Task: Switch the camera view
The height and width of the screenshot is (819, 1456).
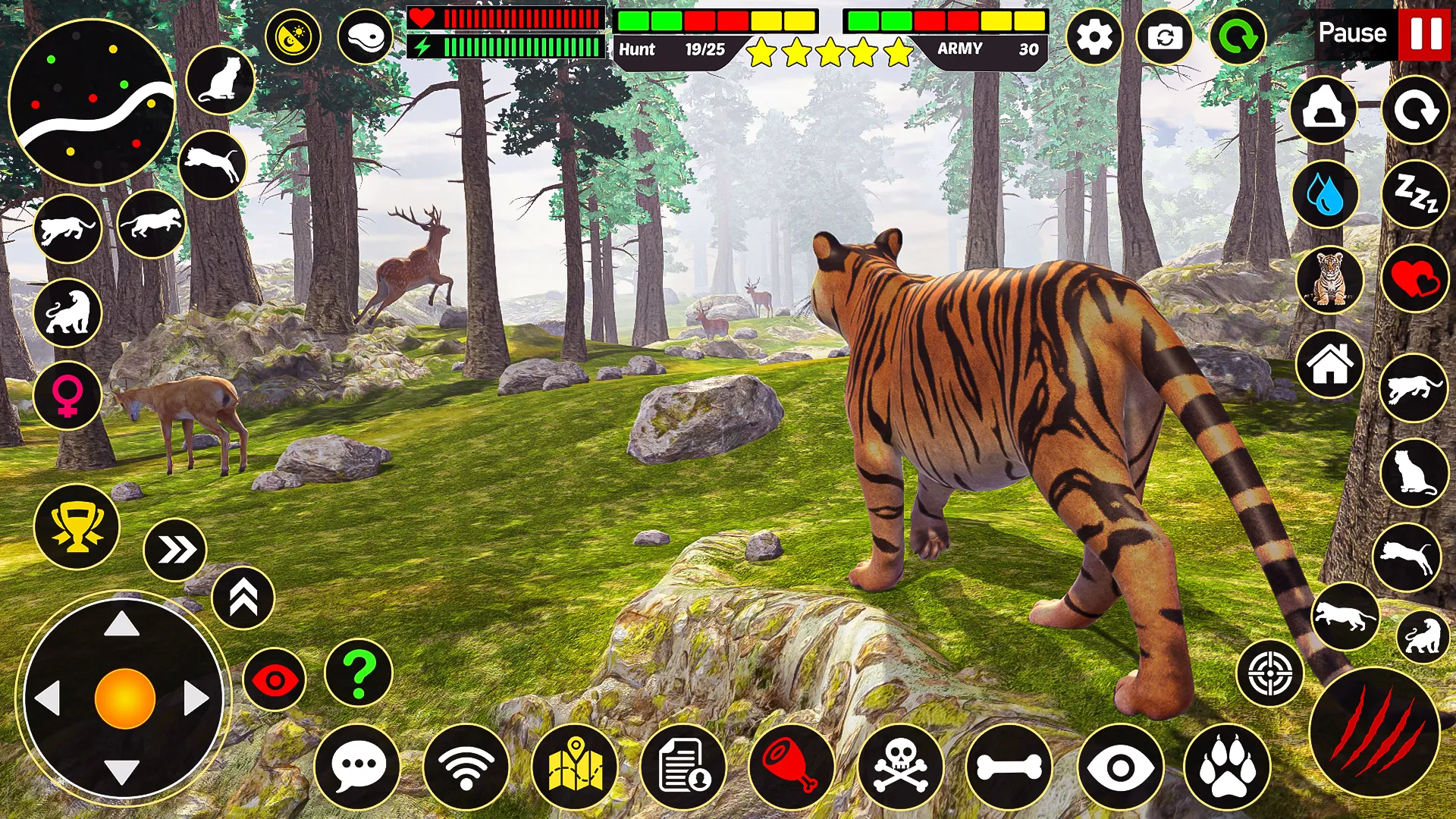Action: (x=1166, y=34)
